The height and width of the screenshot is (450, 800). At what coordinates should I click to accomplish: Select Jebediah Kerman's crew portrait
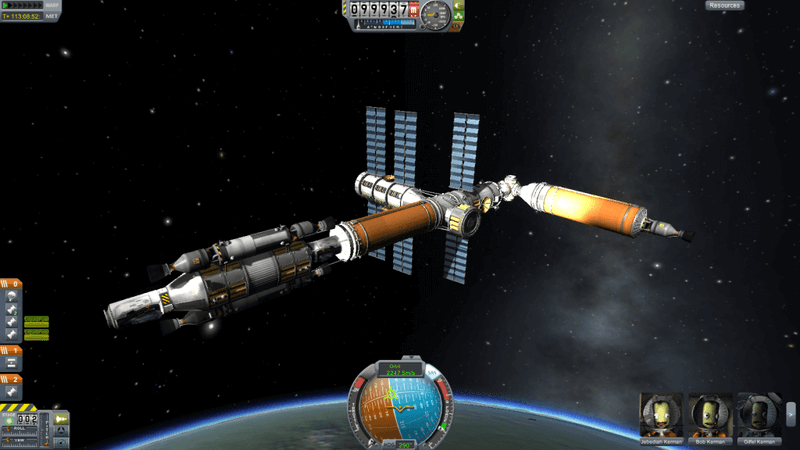coord(661,414)
